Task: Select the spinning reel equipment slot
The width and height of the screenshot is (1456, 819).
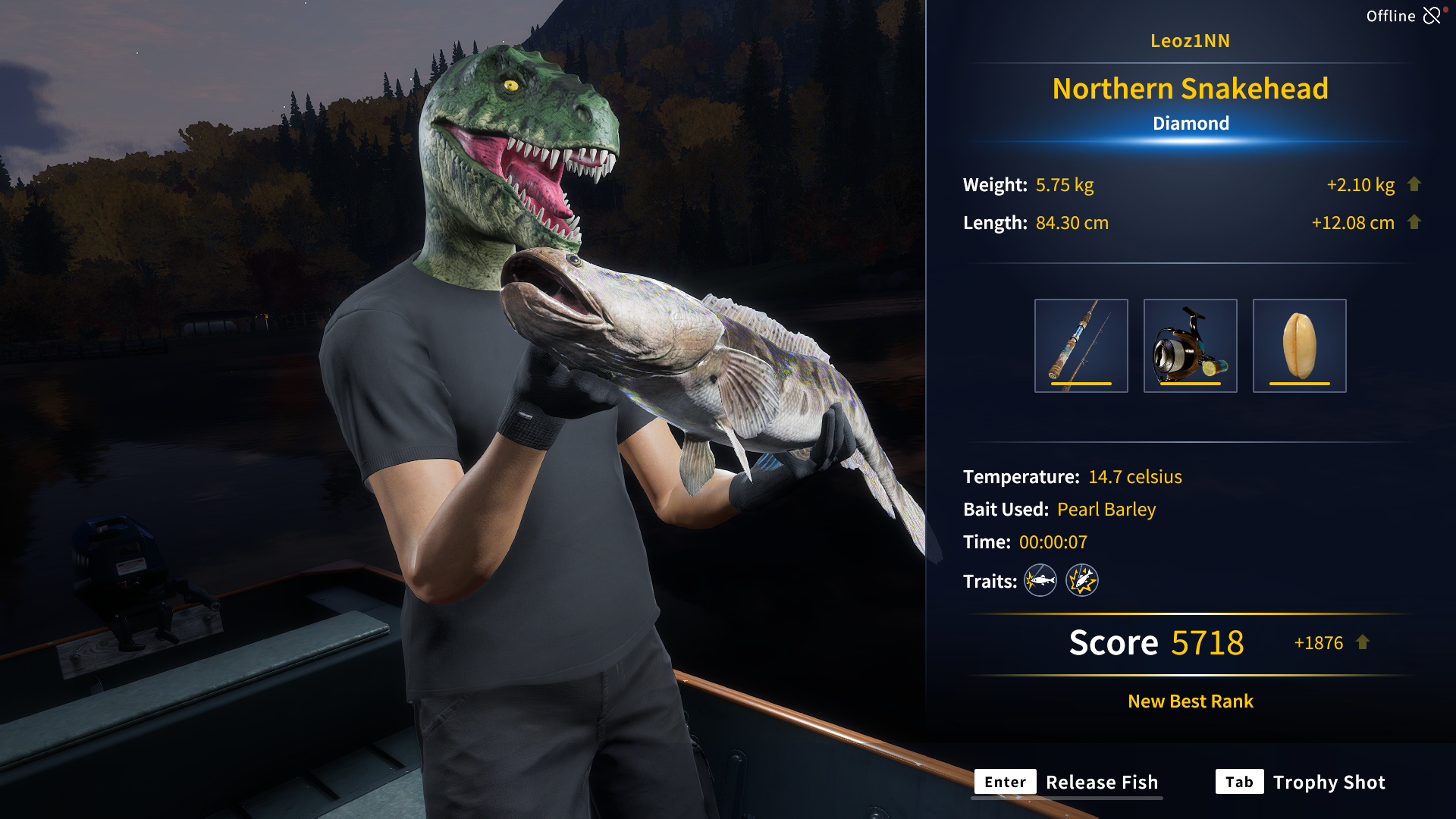Action: tap(1190, 346)
